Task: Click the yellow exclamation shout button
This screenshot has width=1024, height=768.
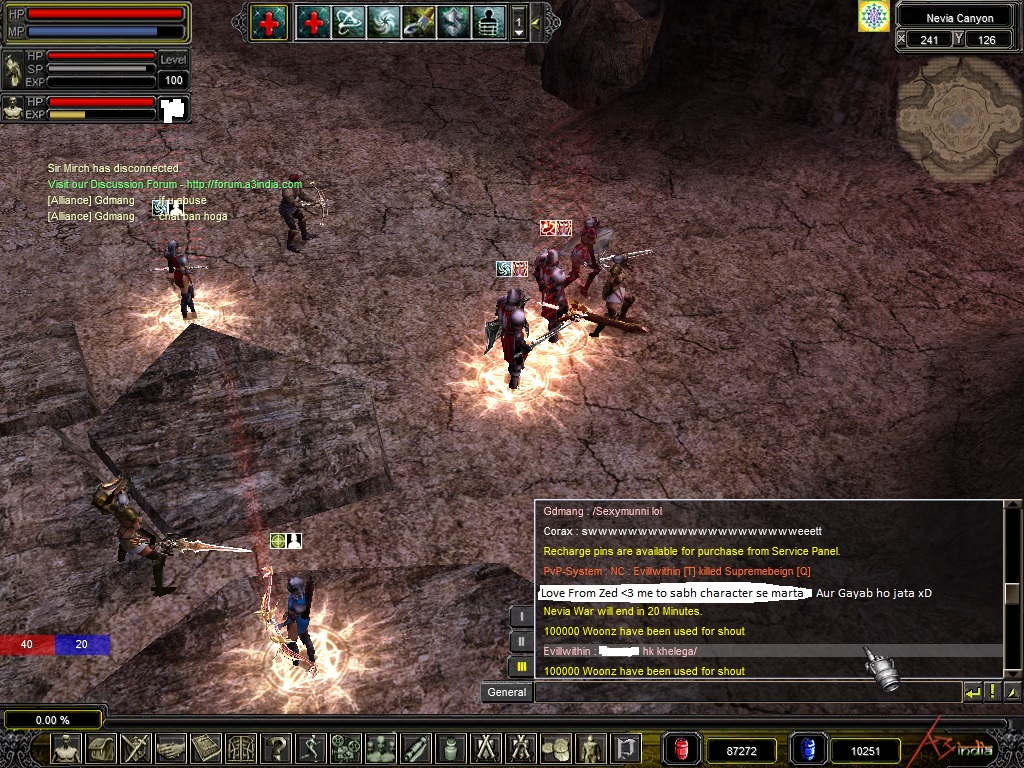Action: tap(992, 692)
